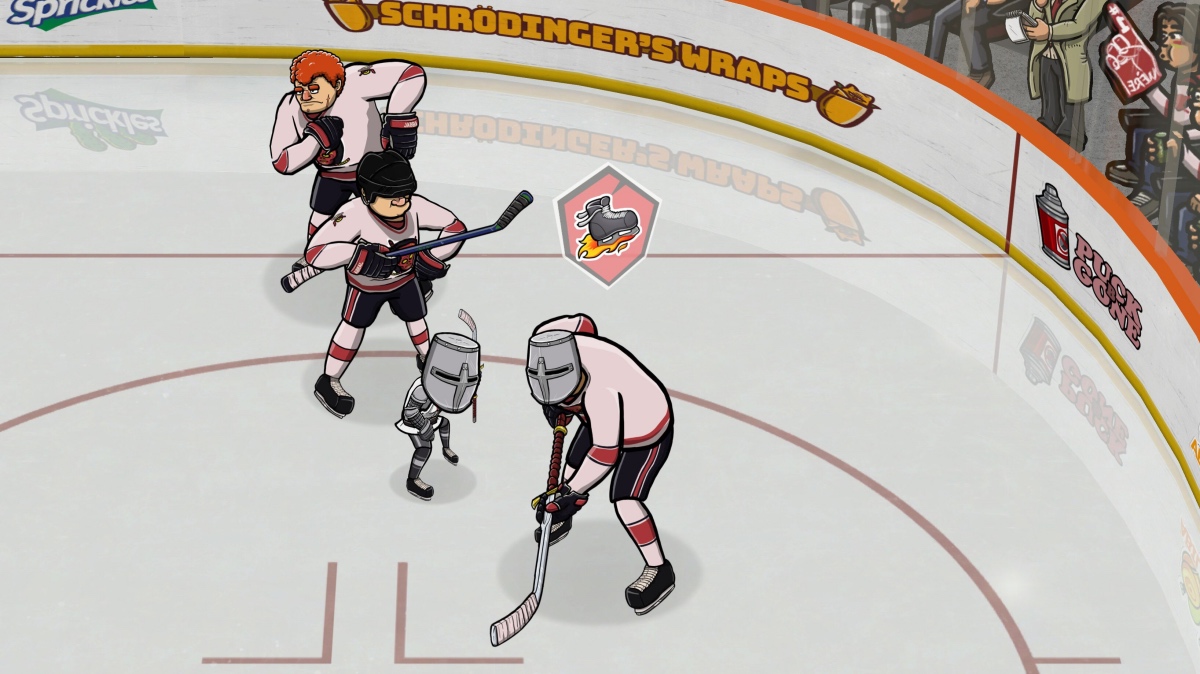Select the flaming skate ability badge

point(607,226)
